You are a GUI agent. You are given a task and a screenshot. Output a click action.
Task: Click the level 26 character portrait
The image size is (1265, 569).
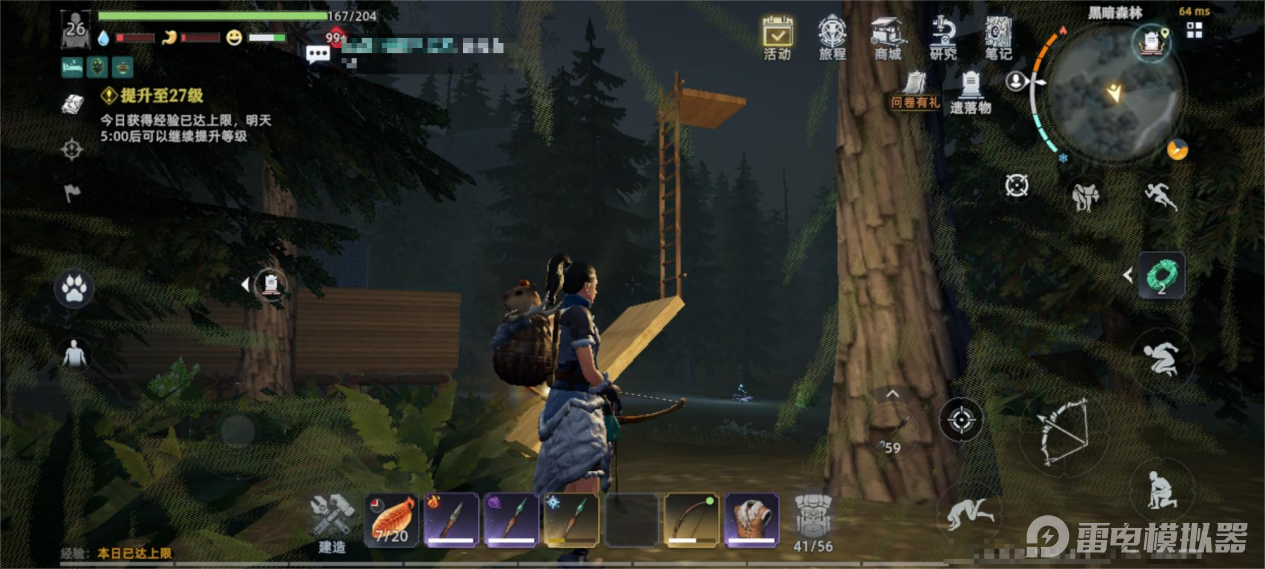(76, 29)
